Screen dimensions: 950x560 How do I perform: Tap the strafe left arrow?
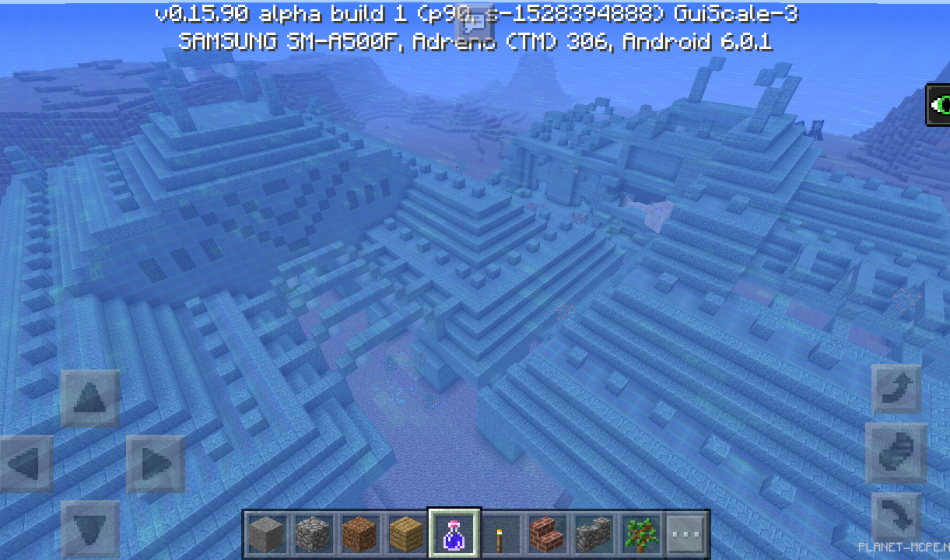pyautogui.click(x=26, y=464)
